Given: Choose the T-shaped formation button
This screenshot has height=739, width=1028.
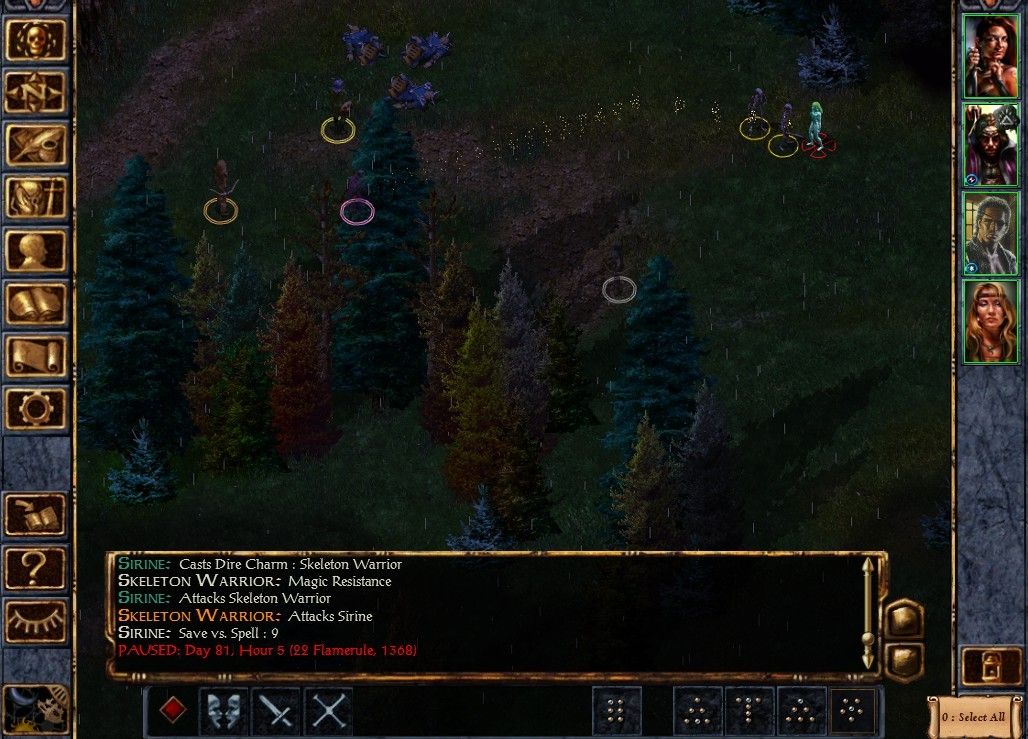Looking at the screenshot, I should click(x=749, y=711).
